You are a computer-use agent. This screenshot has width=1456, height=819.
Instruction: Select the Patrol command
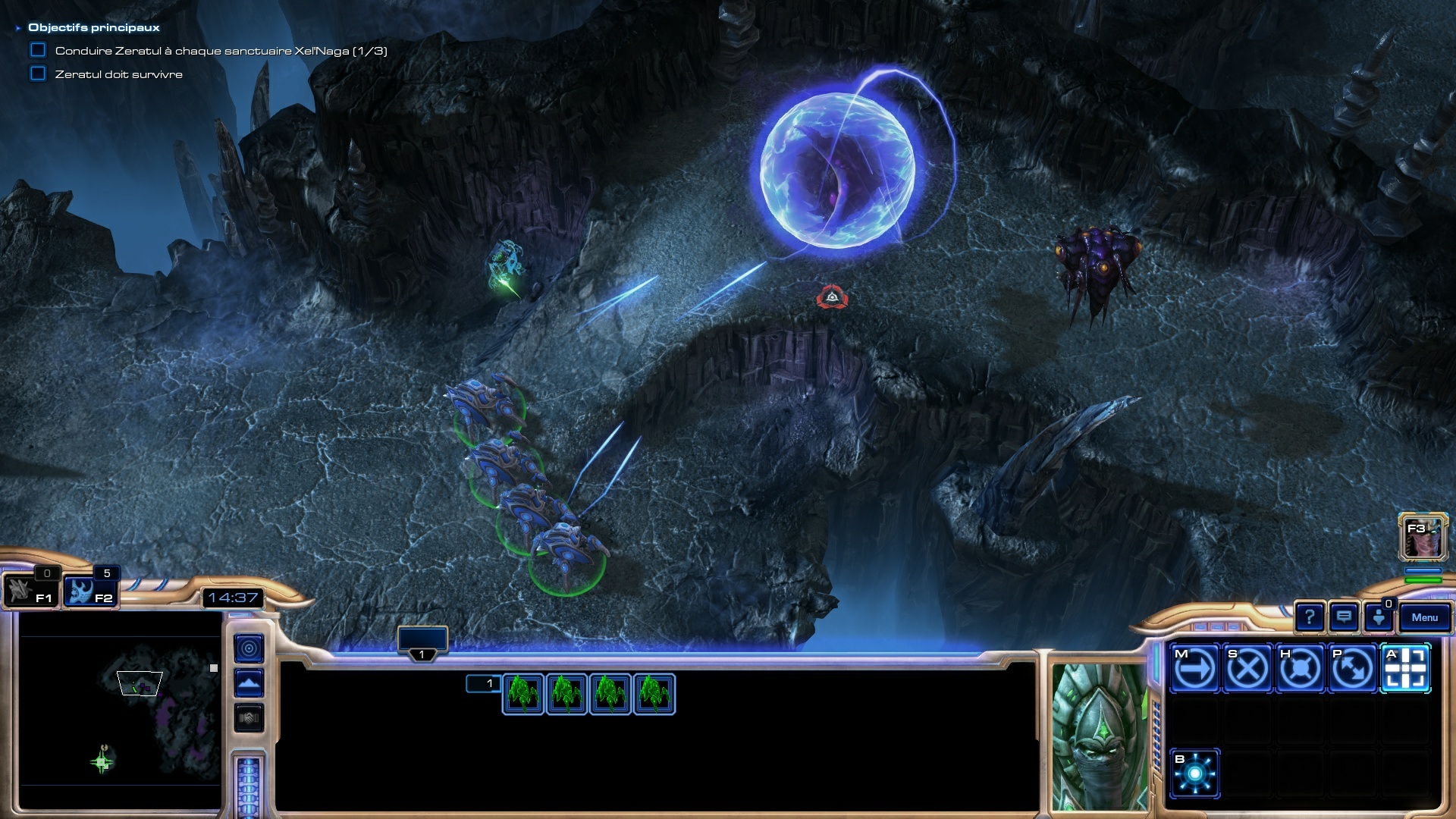pyautogui.click(x=1352, y=669)
